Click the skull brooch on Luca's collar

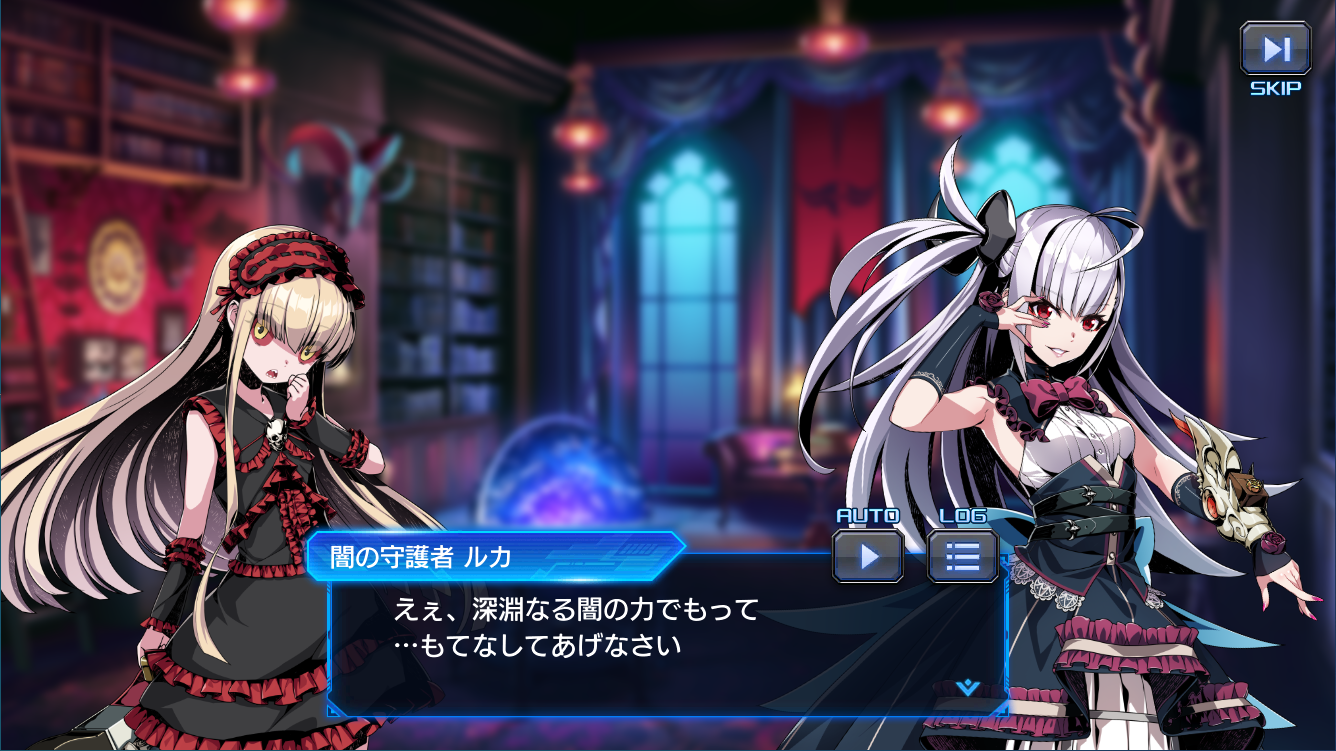pos(279,433)
